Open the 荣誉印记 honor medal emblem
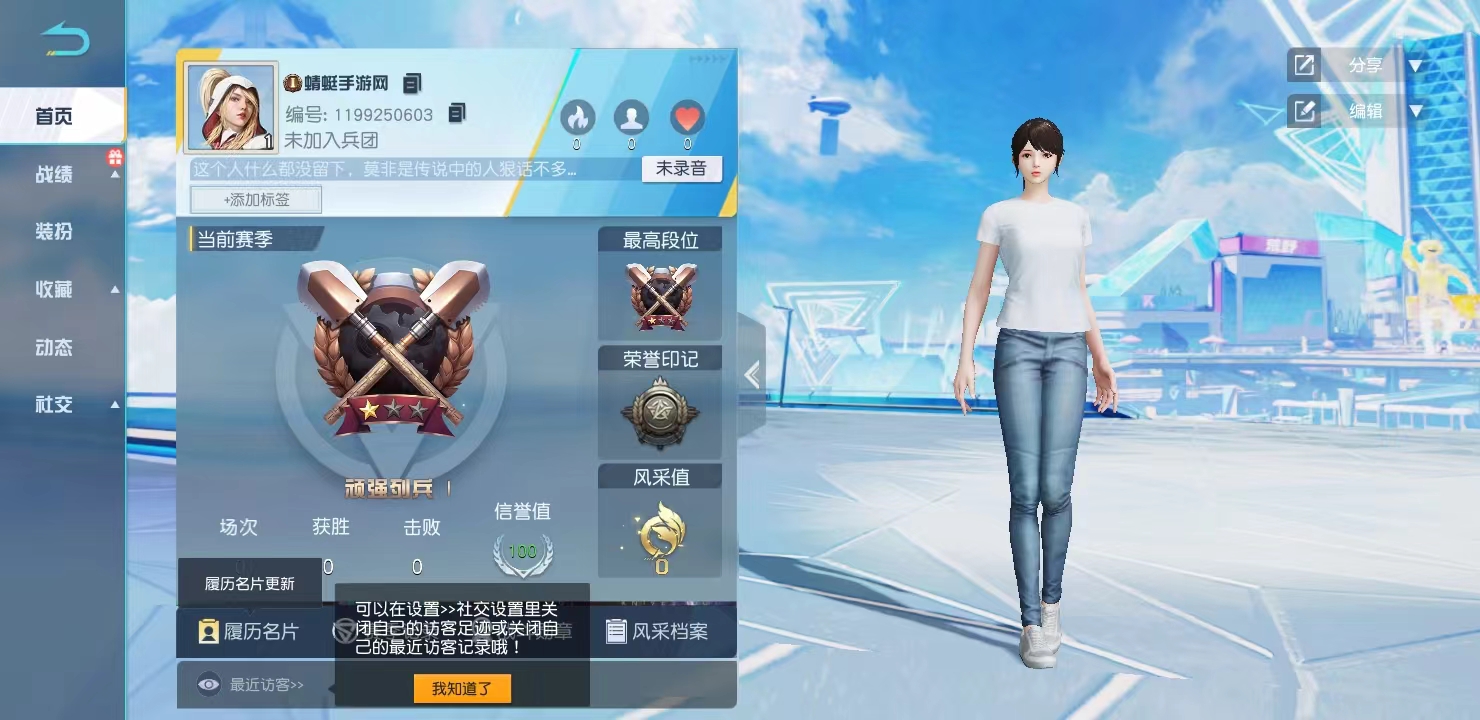This screenshot has height=720, width=1480. [659, 407]
